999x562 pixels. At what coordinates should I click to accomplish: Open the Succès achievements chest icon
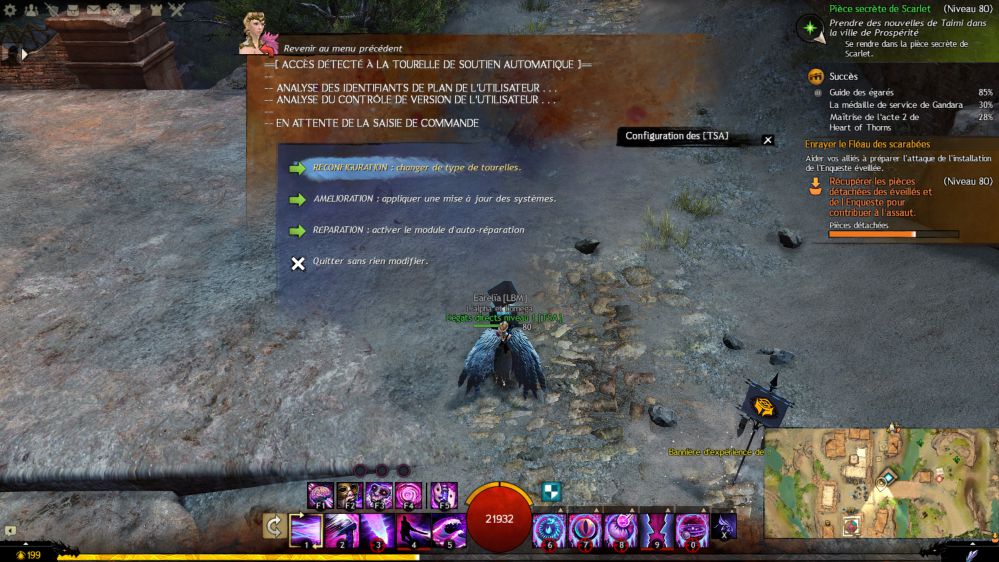(x=816, y=77)
